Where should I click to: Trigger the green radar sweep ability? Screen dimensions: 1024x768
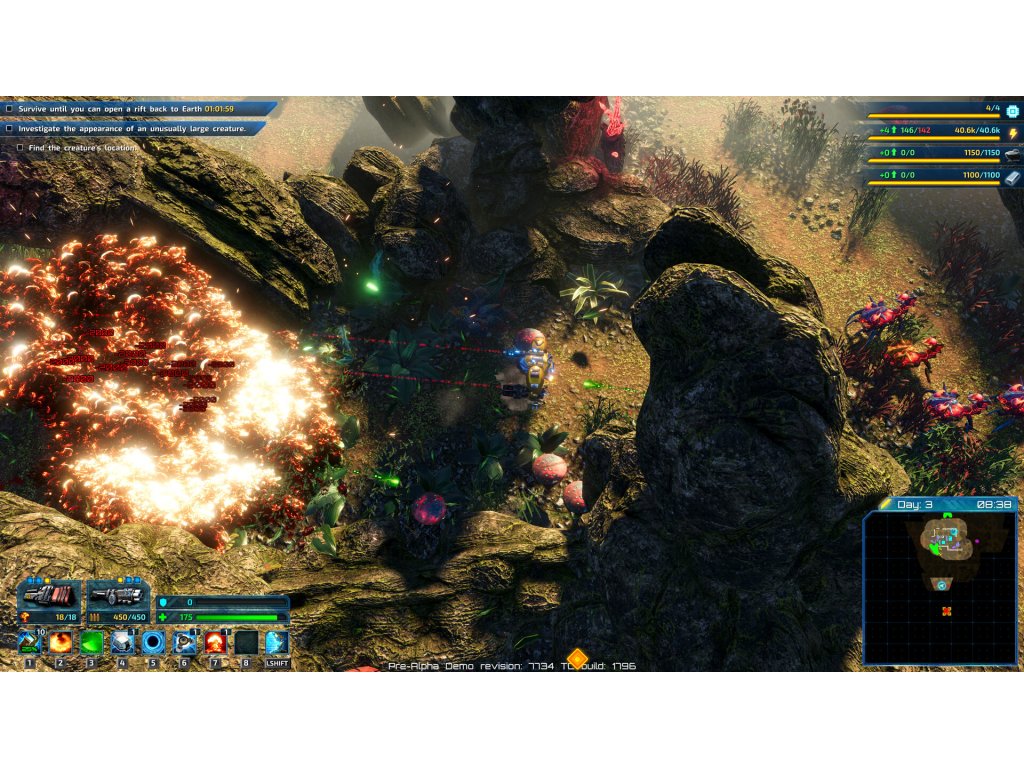(91, 642)
